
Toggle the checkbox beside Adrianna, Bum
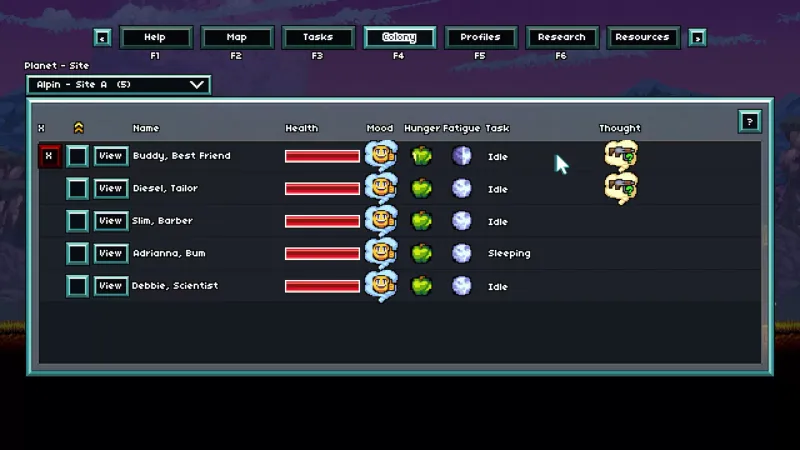[78, 253]
